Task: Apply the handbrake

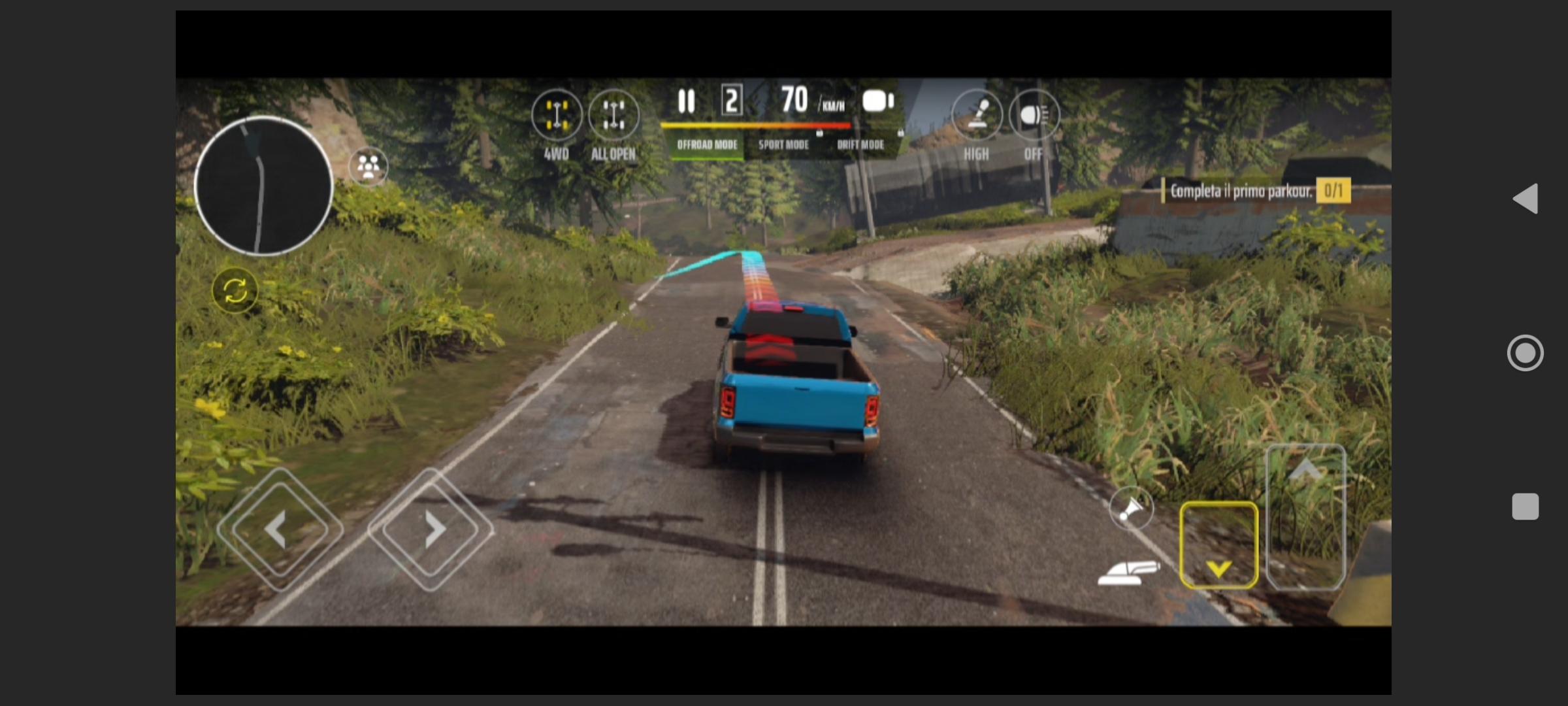Action: 1128,572
